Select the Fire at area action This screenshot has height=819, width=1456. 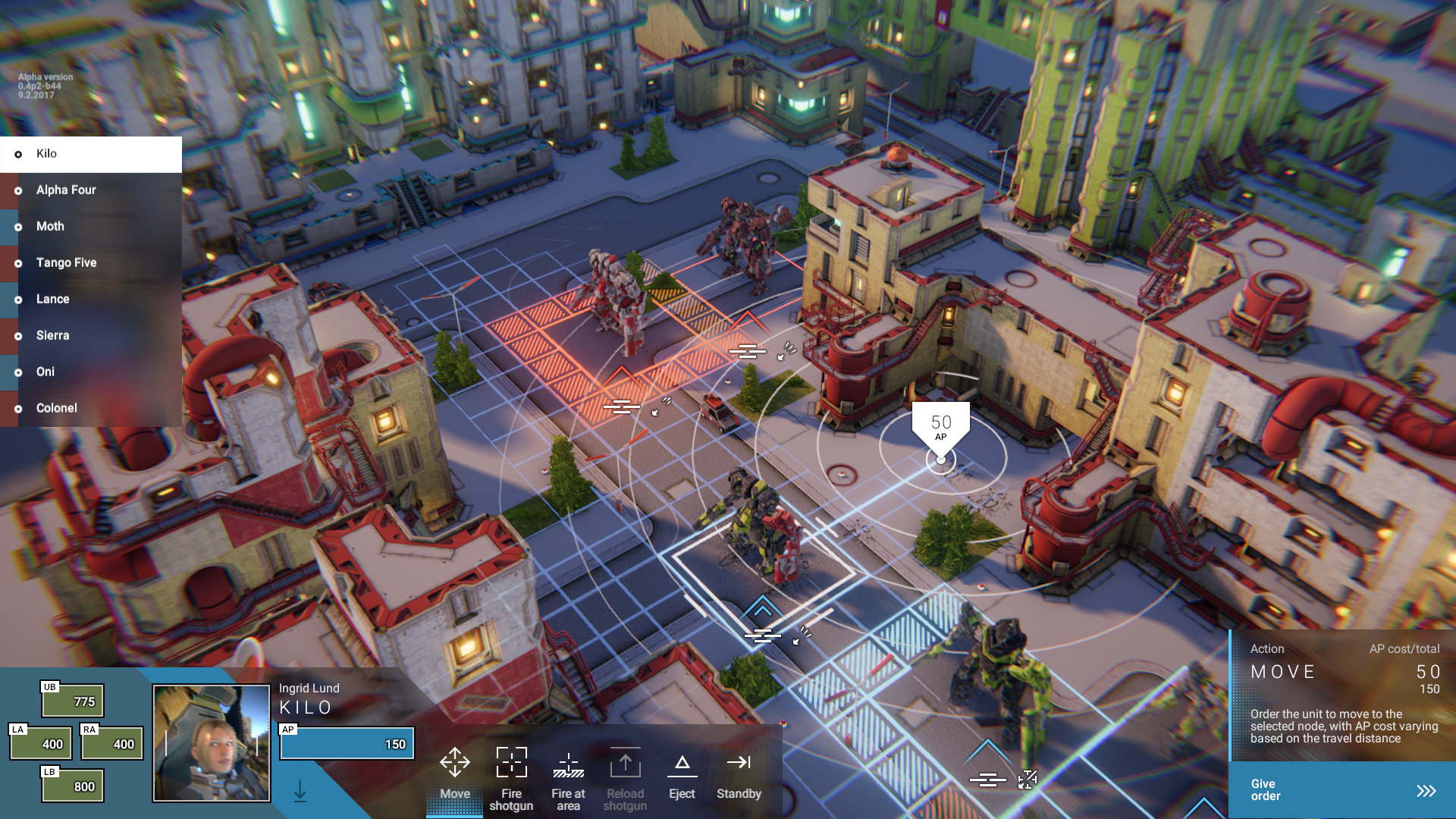(x=568, y=777)
